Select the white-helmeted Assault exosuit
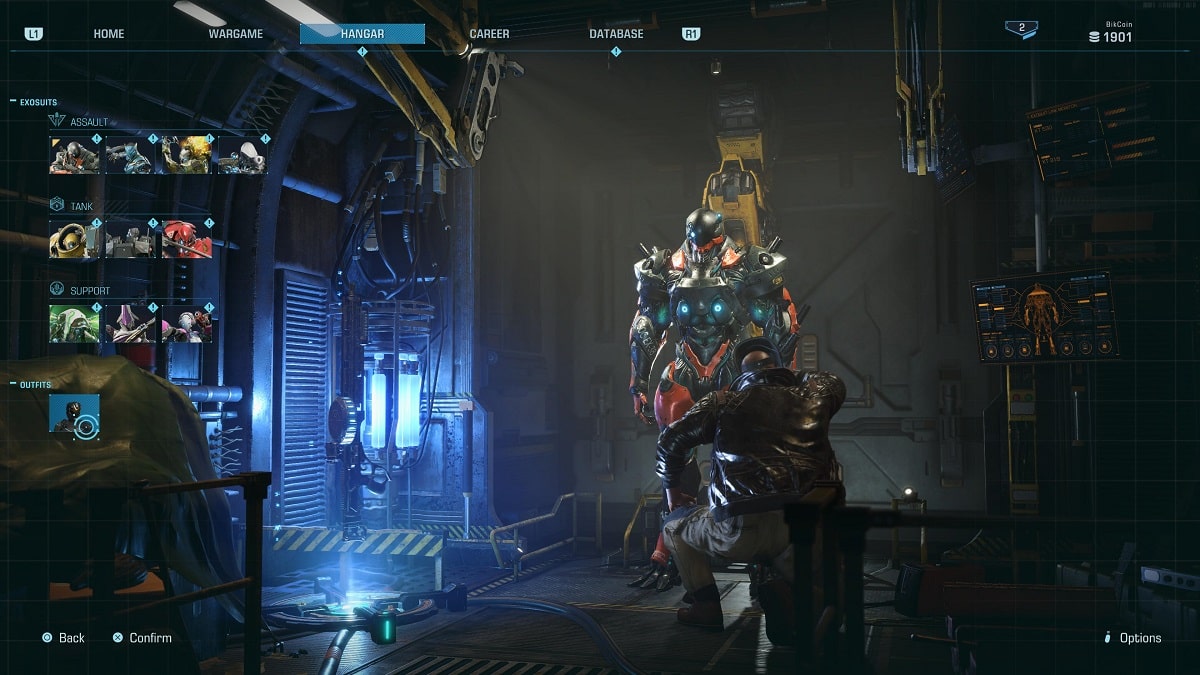This screenshot has height=675, width=1200. pos(243,155)
